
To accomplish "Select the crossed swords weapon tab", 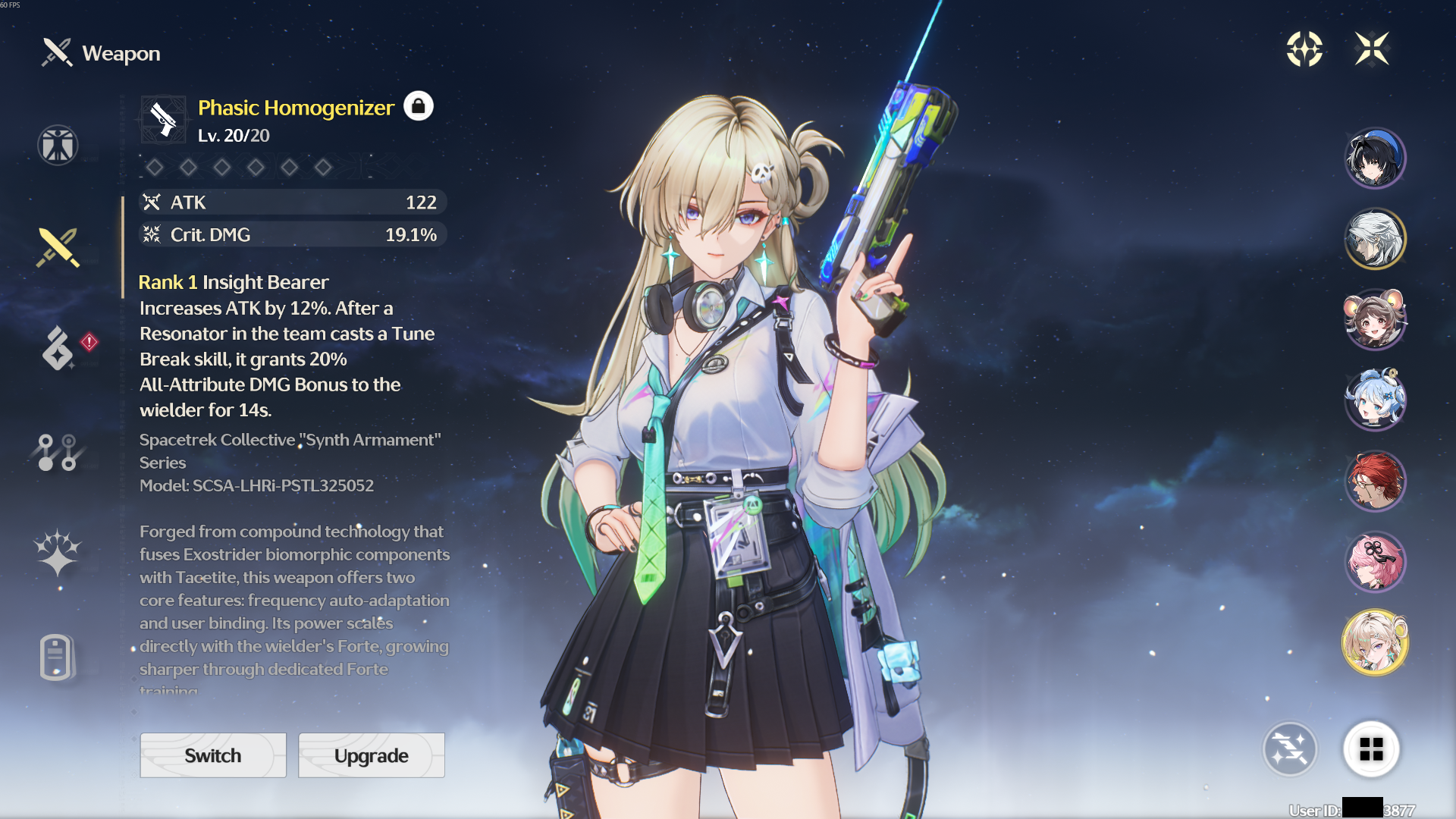I will click(58, 247).
